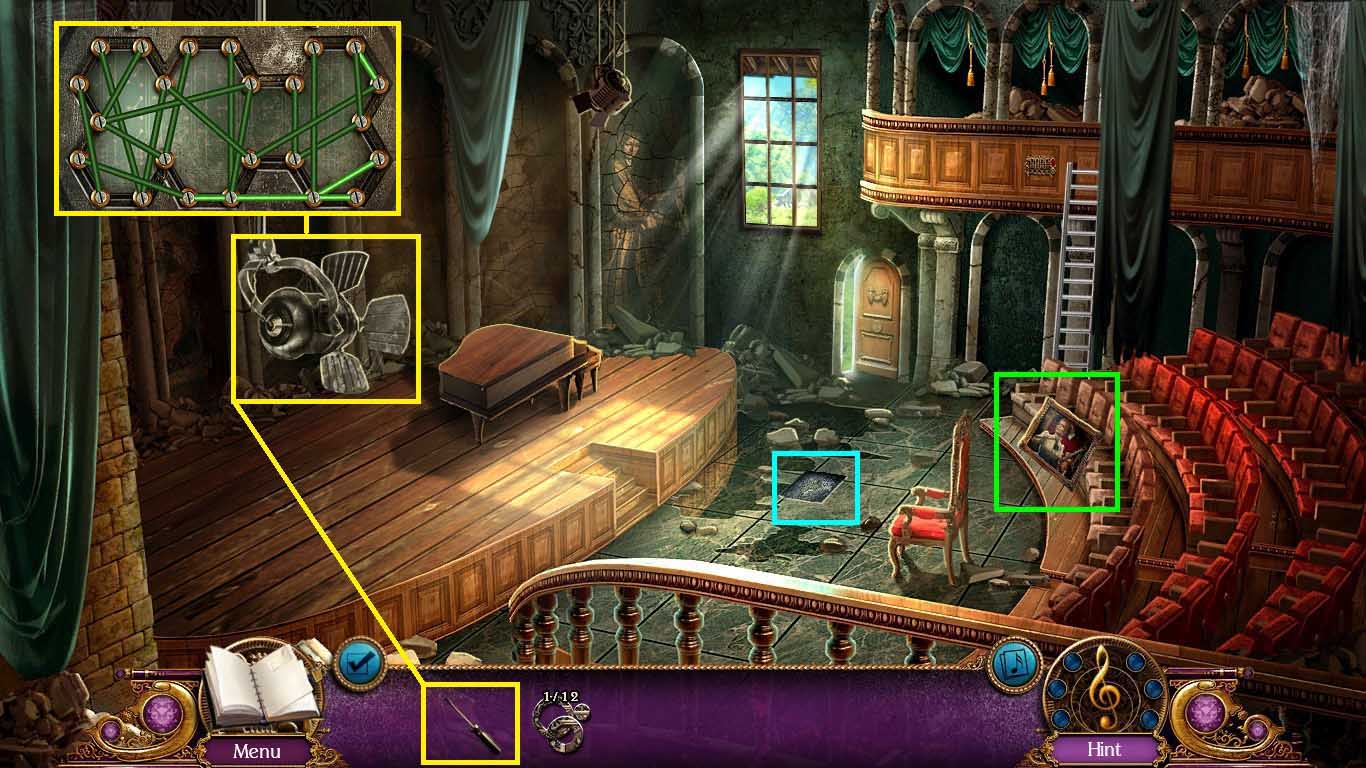The image size is (1366, 768).
Task: Open the blue checkmark task list
Action: point(357,662)
